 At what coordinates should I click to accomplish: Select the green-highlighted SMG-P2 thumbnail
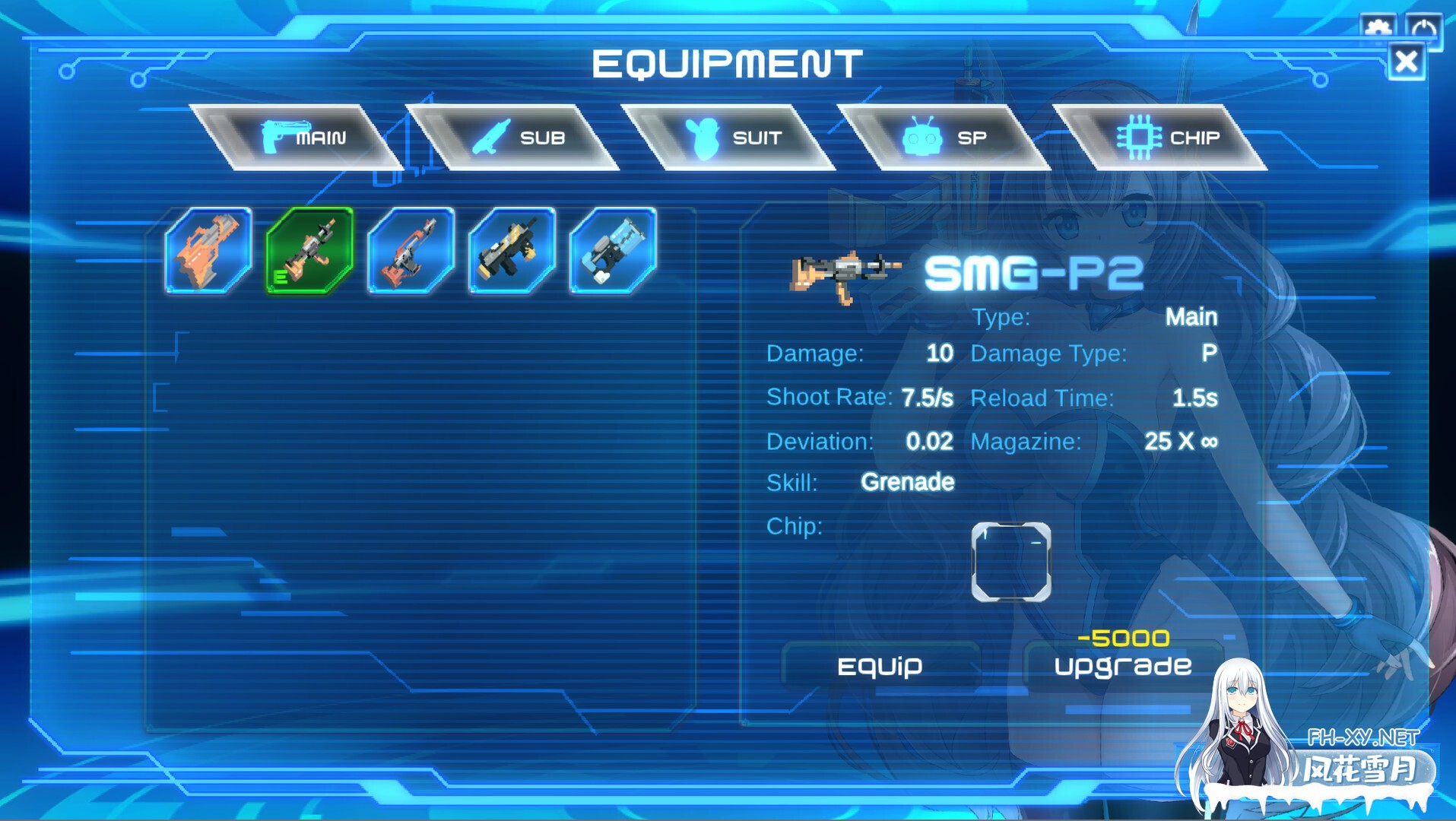click(309, 249)
